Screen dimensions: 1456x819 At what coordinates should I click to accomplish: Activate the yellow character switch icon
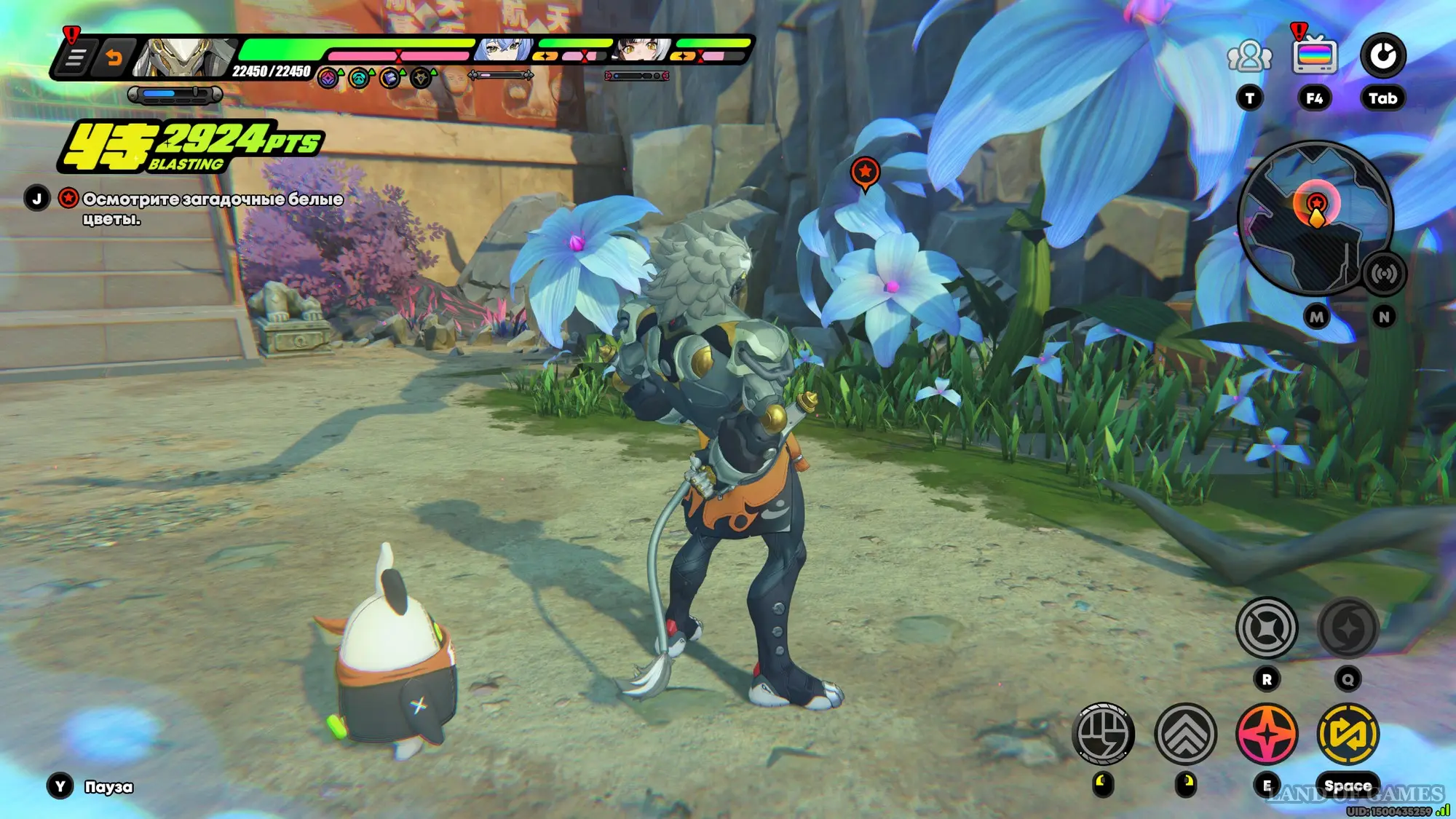[x=1348, y=734]
